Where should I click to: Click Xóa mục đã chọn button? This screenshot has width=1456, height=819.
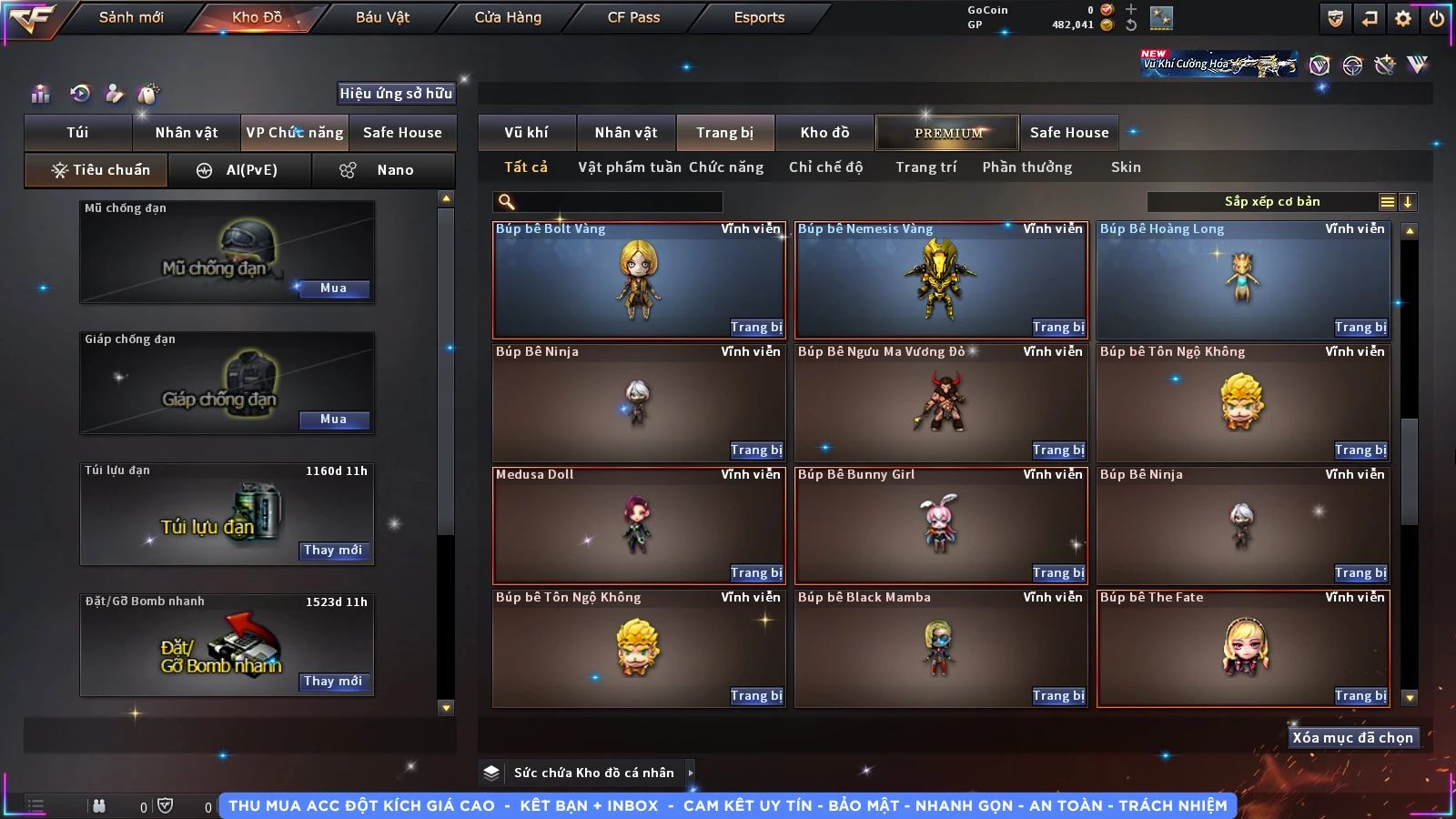click(1352, 738)
